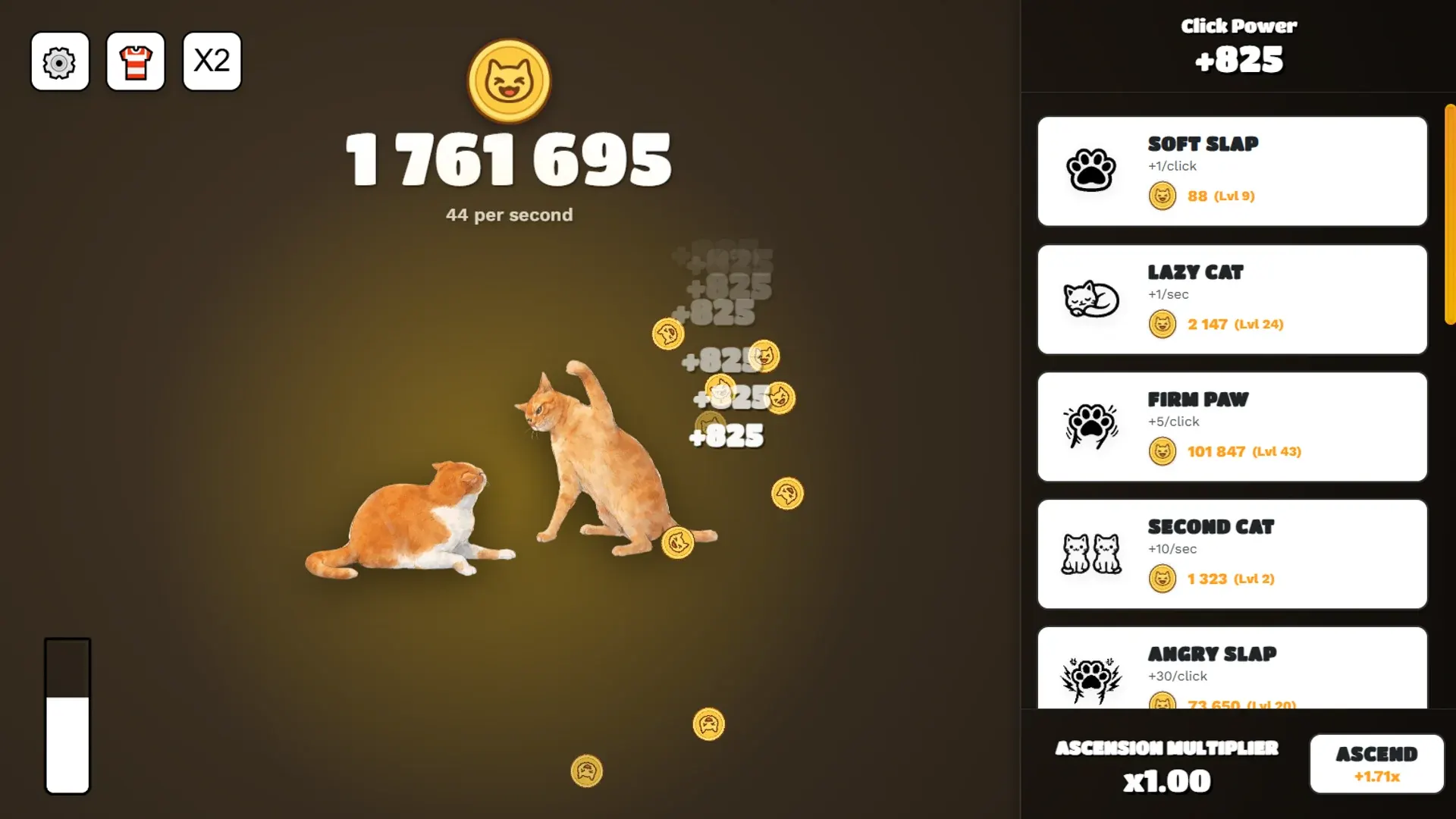This screenshot has width=1456, height=819.
Task: Click the sleeping Lazy Cat icon
Action: pyautogui.click(x=1090, y=299)
